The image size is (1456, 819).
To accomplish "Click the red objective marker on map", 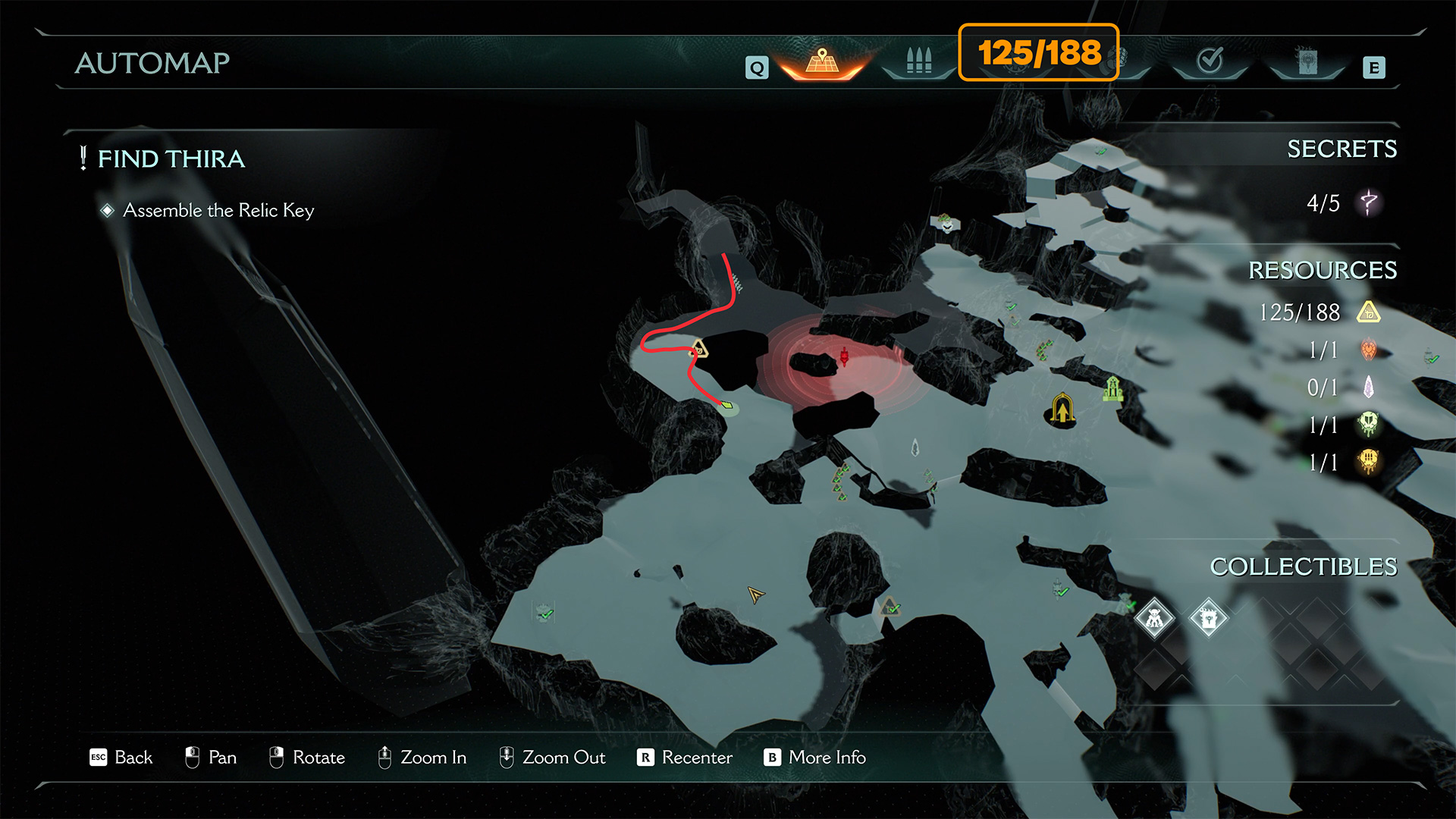I will click(844, 356).
